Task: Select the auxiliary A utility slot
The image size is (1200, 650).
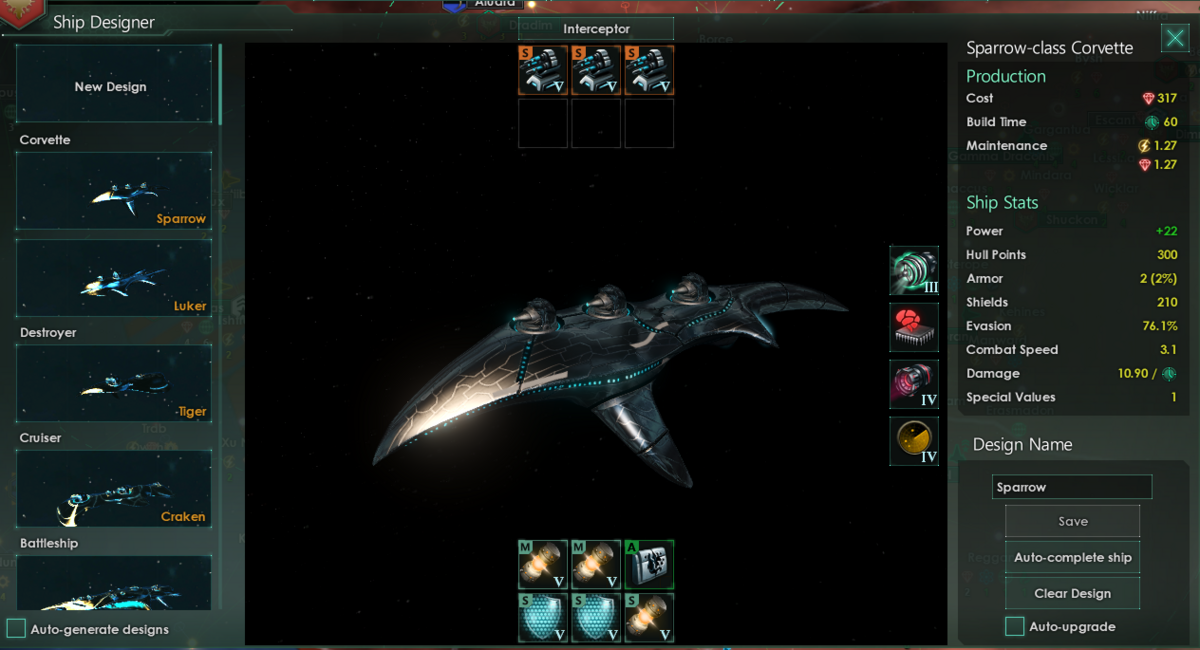Action: pyautogui.click(x=649, y=564)
